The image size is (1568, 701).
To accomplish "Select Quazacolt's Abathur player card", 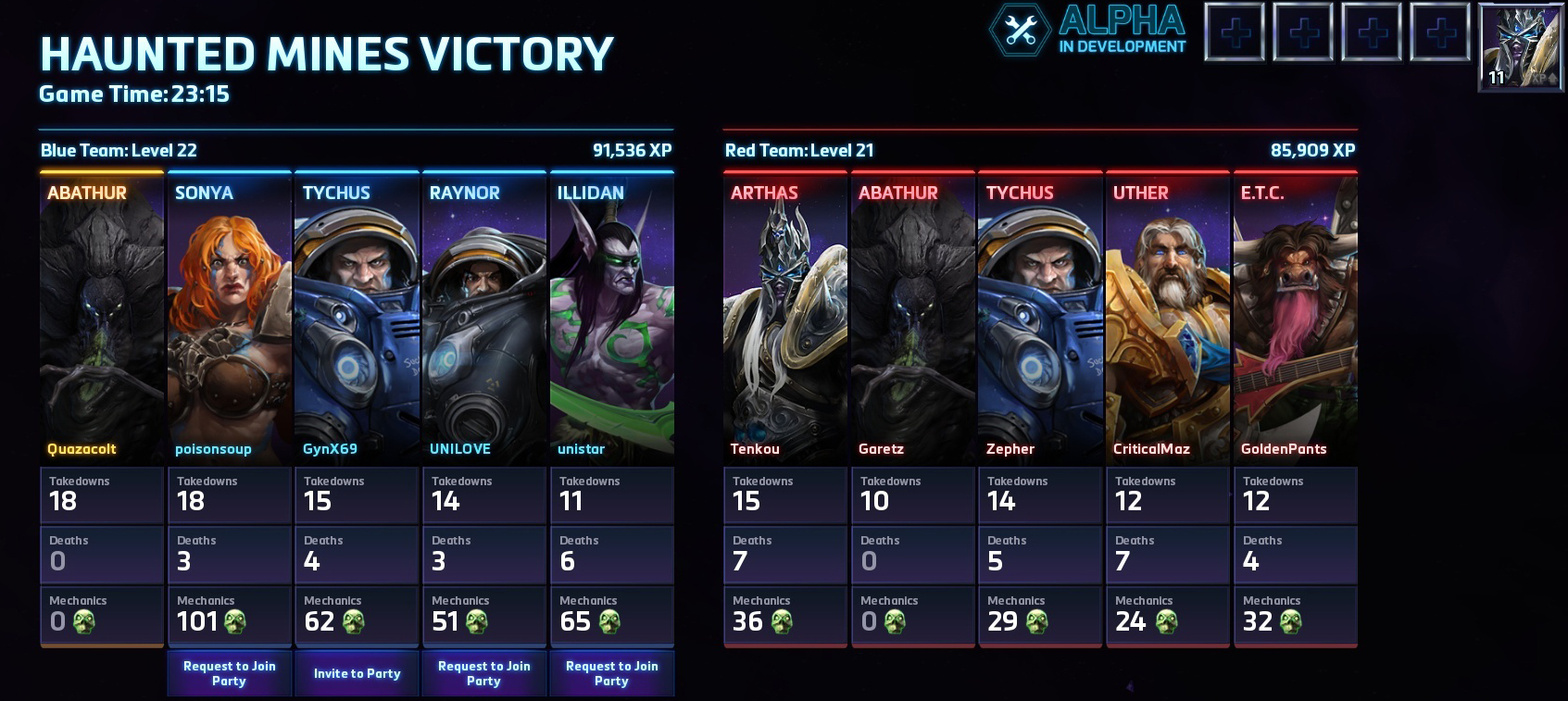I will coord(102,319).
